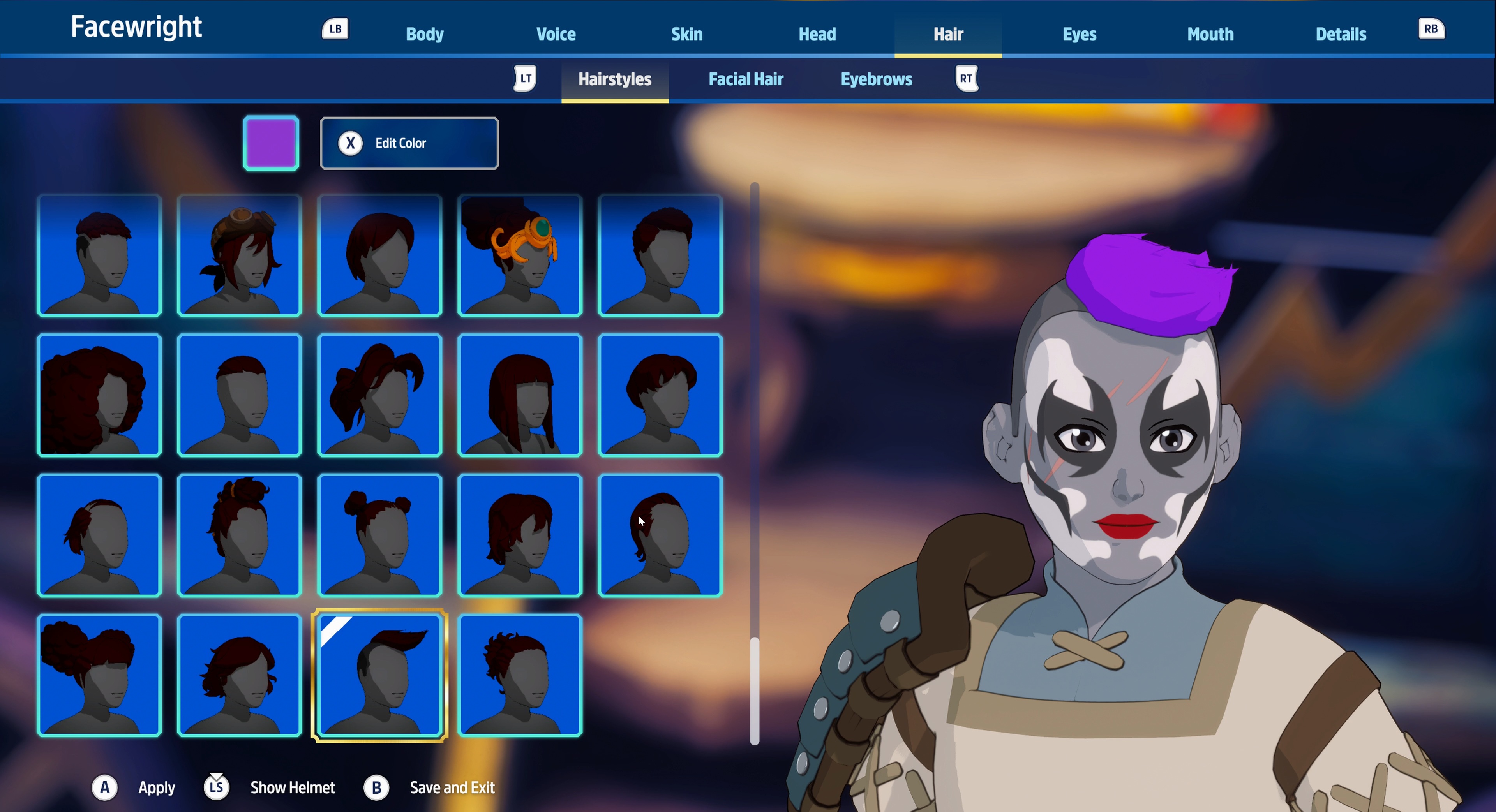Switch to the Mouth tab
This screenshot has width=1496, height=812.
(1210, 33)
